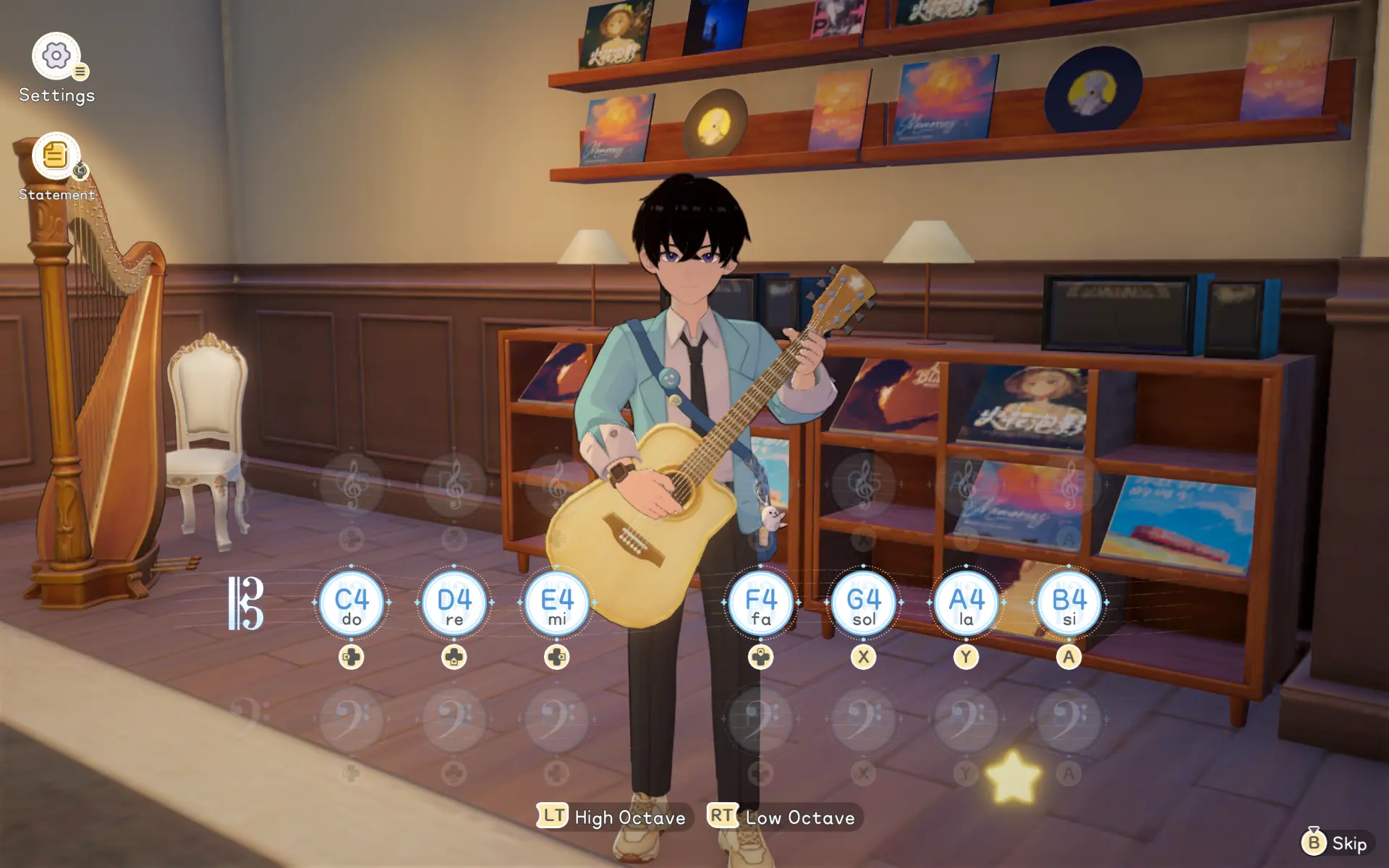
Task: Play the C4 do note
Action: click(352, 603)
